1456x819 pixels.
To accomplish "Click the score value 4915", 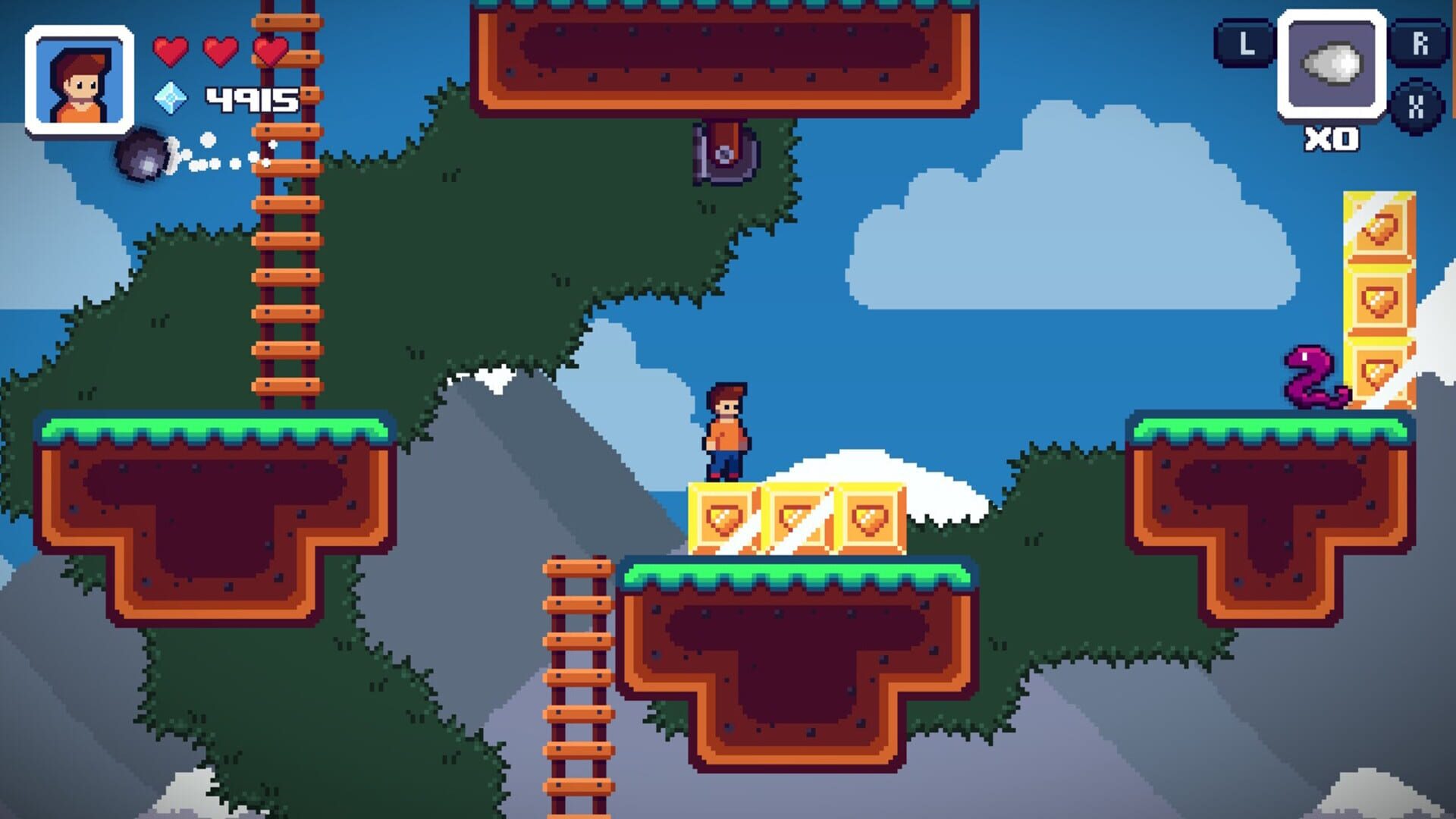I will coord(250,99).
